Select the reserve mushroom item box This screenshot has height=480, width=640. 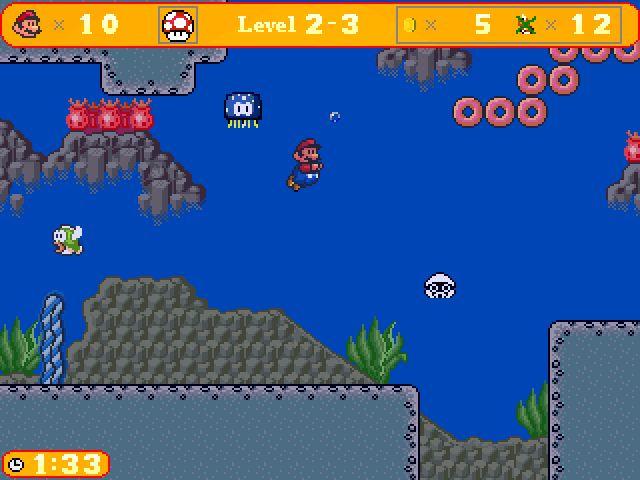(x=179, y=25)
